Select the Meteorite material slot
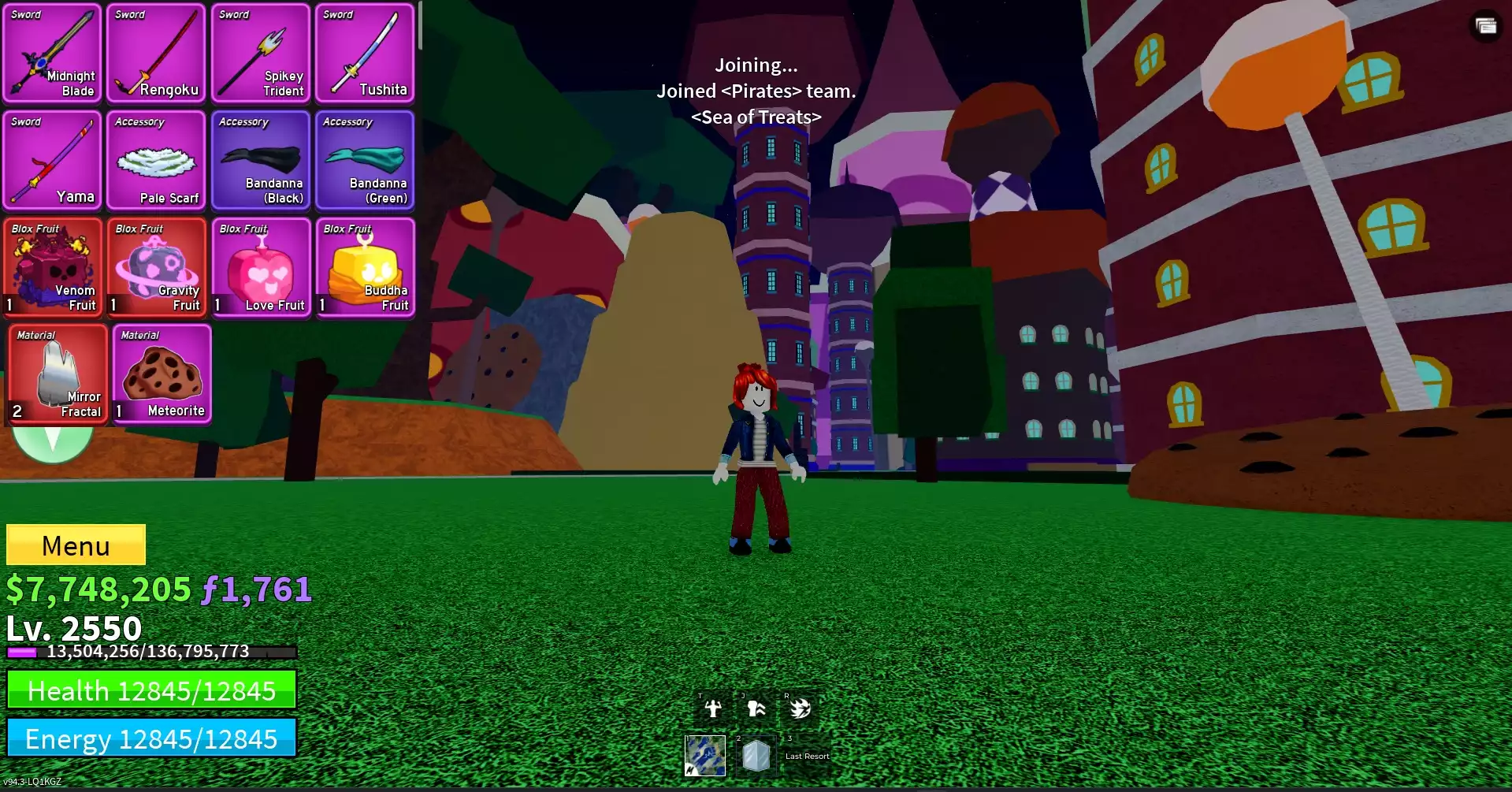This screenshot has height=792, width=1512. click(x=162, y=374)
